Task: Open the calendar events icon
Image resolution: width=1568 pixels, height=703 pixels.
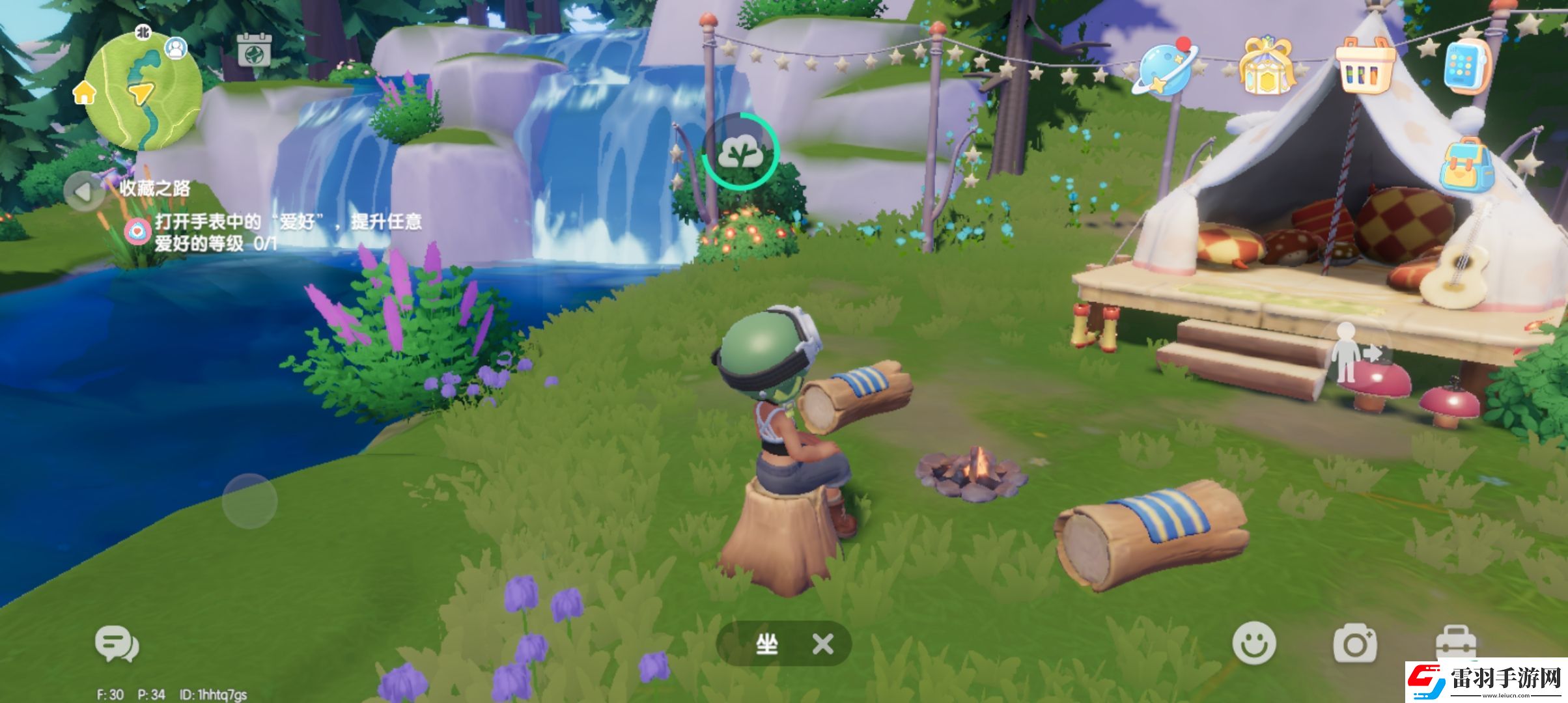Action: pos(253,49)
